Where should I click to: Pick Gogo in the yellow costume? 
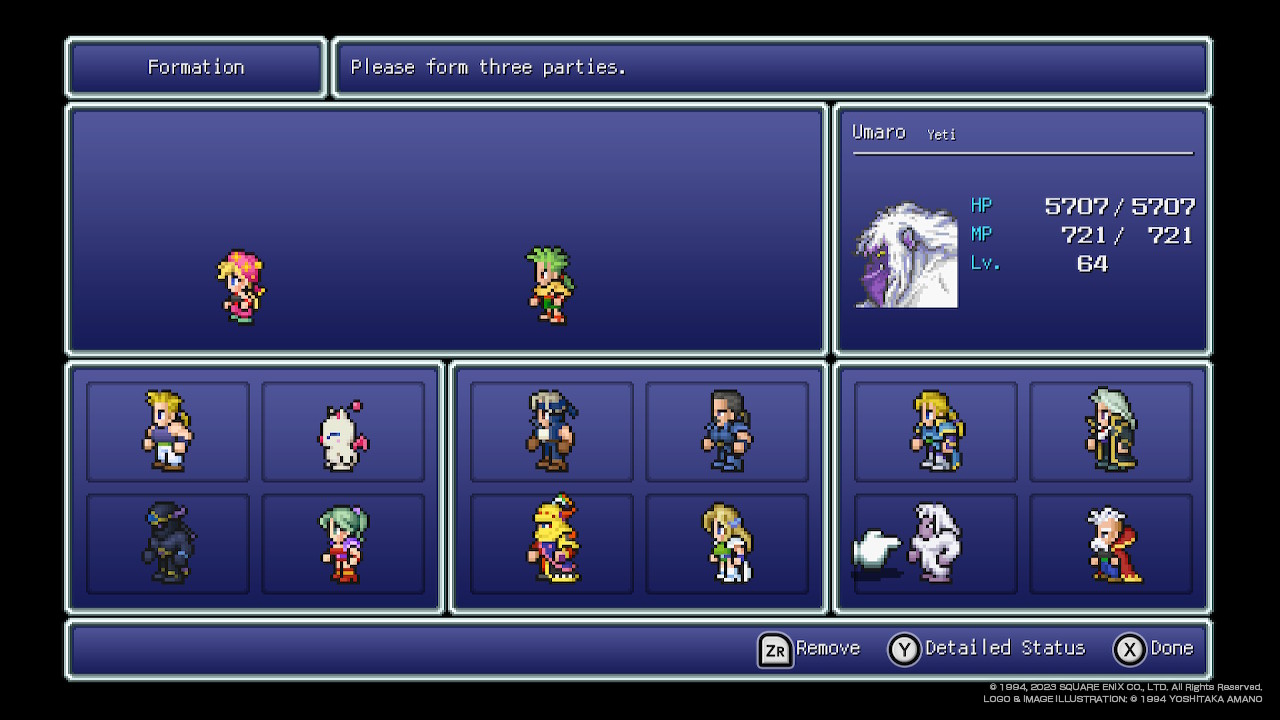tap(552, 543)
